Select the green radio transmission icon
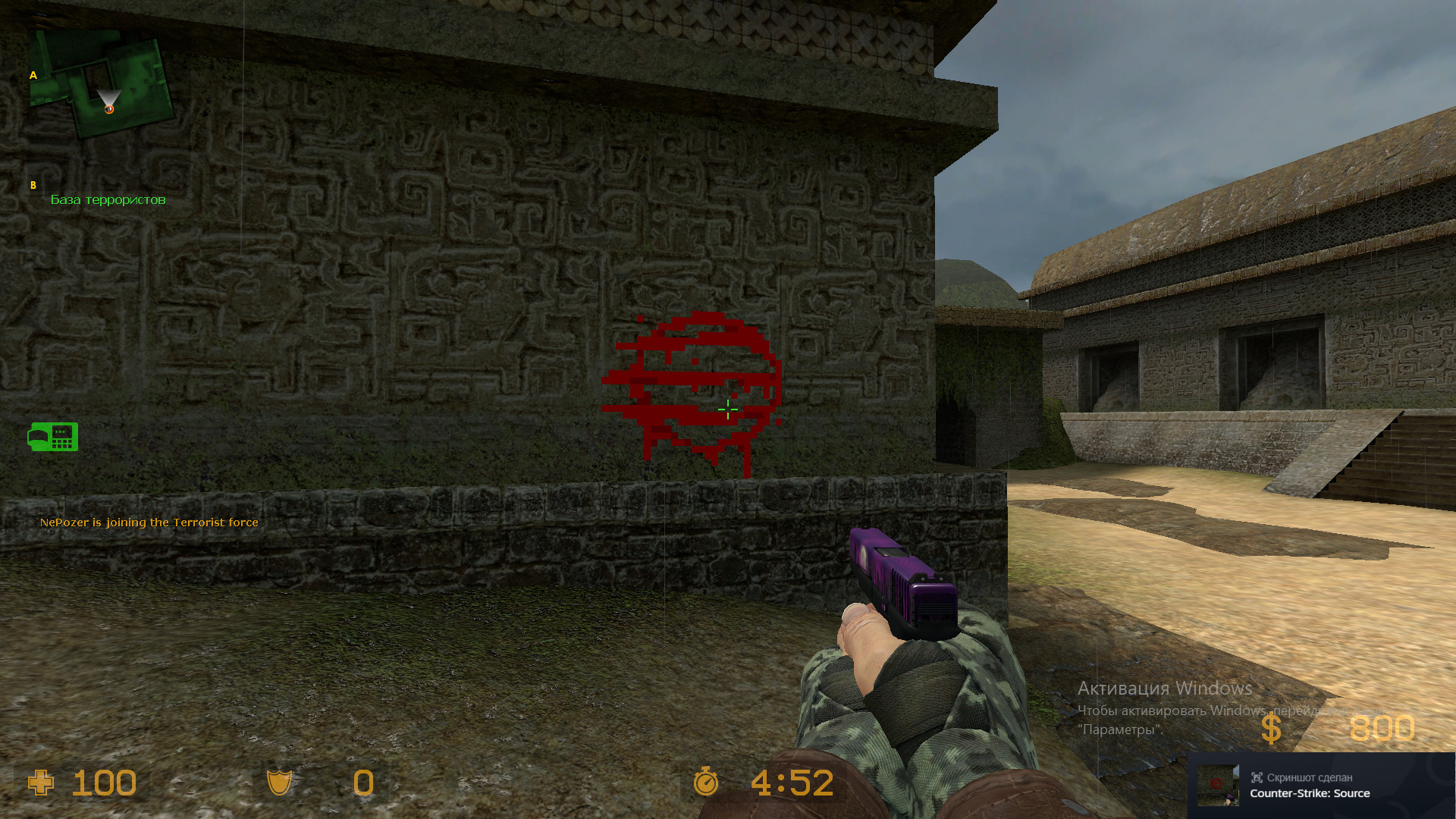 coord(53,437)
